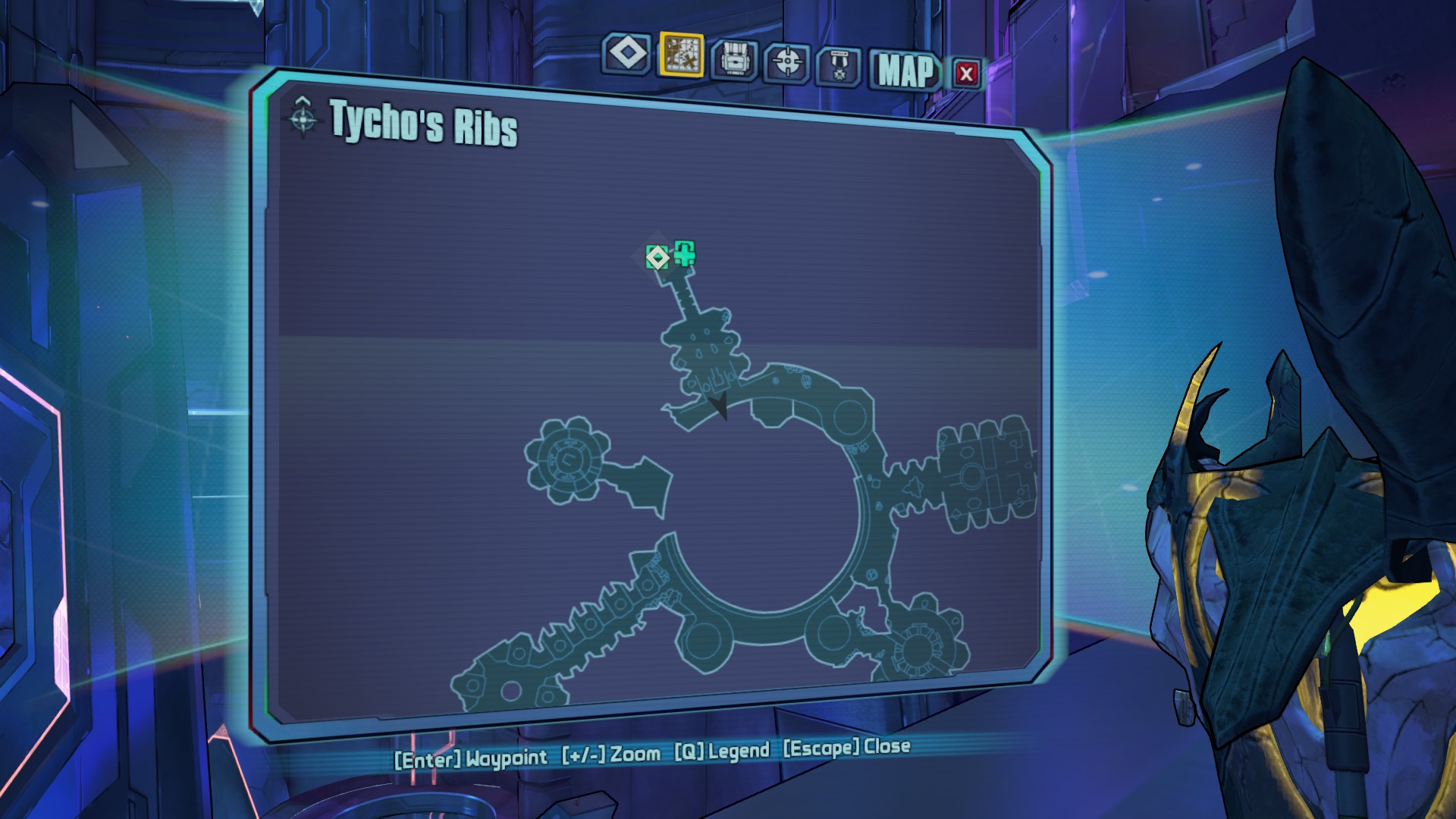Click the green objective diamond marker on map

[x=657, y=257]
